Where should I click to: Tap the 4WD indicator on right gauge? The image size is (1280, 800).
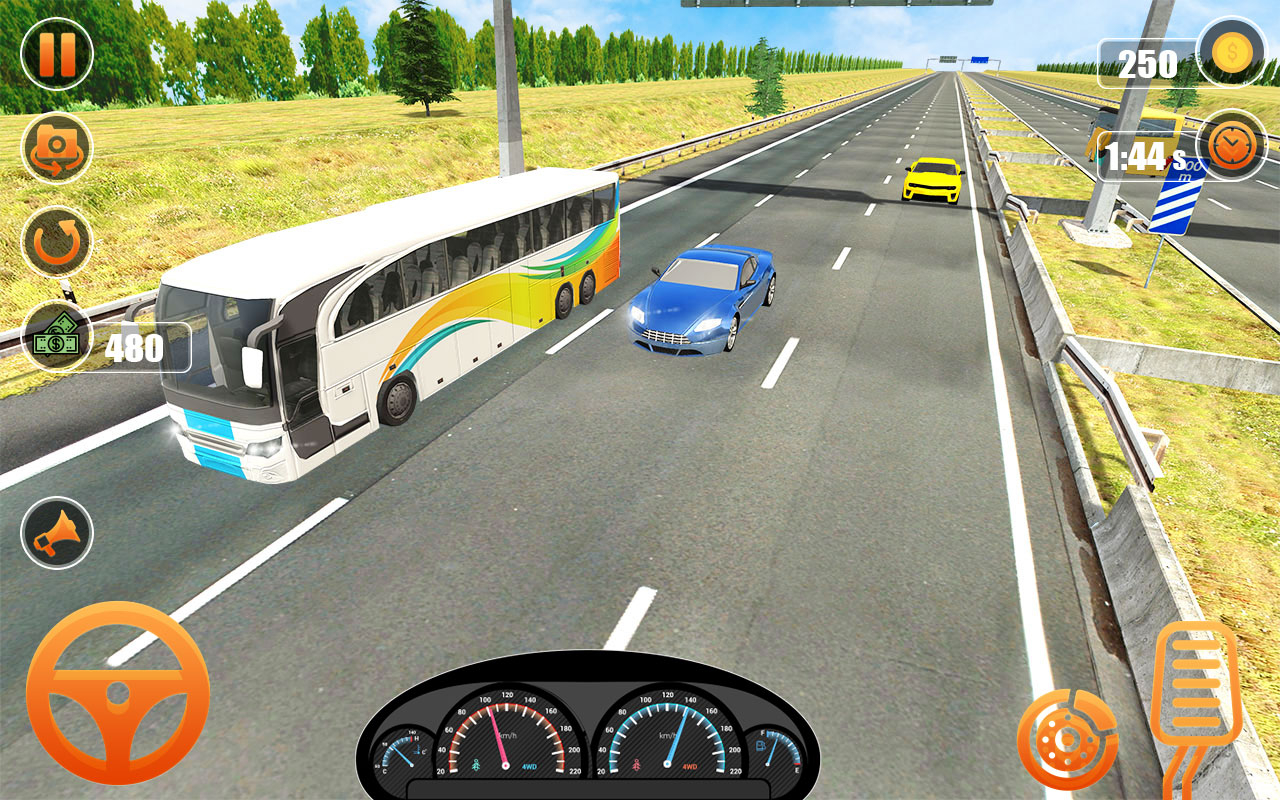[x=690, y=766]
